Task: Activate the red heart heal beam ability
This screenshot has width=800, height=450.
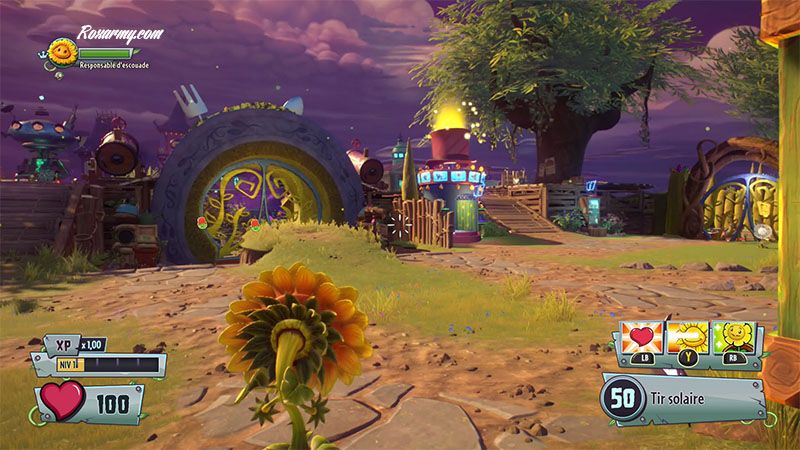Action: pos(641,338)
